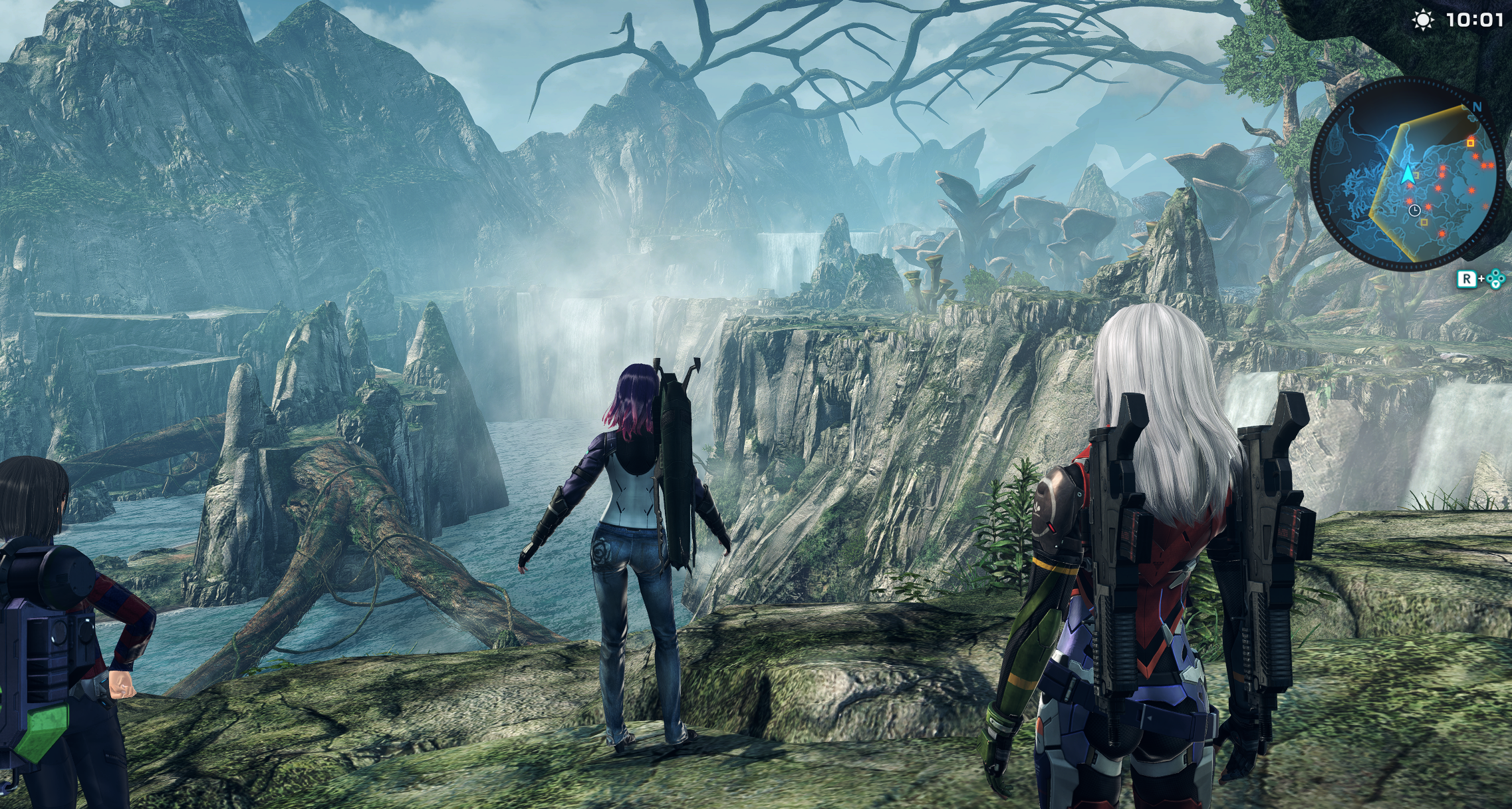Select the white clock marker on minimap
Screen dimensions: 1512x809
1414,210
